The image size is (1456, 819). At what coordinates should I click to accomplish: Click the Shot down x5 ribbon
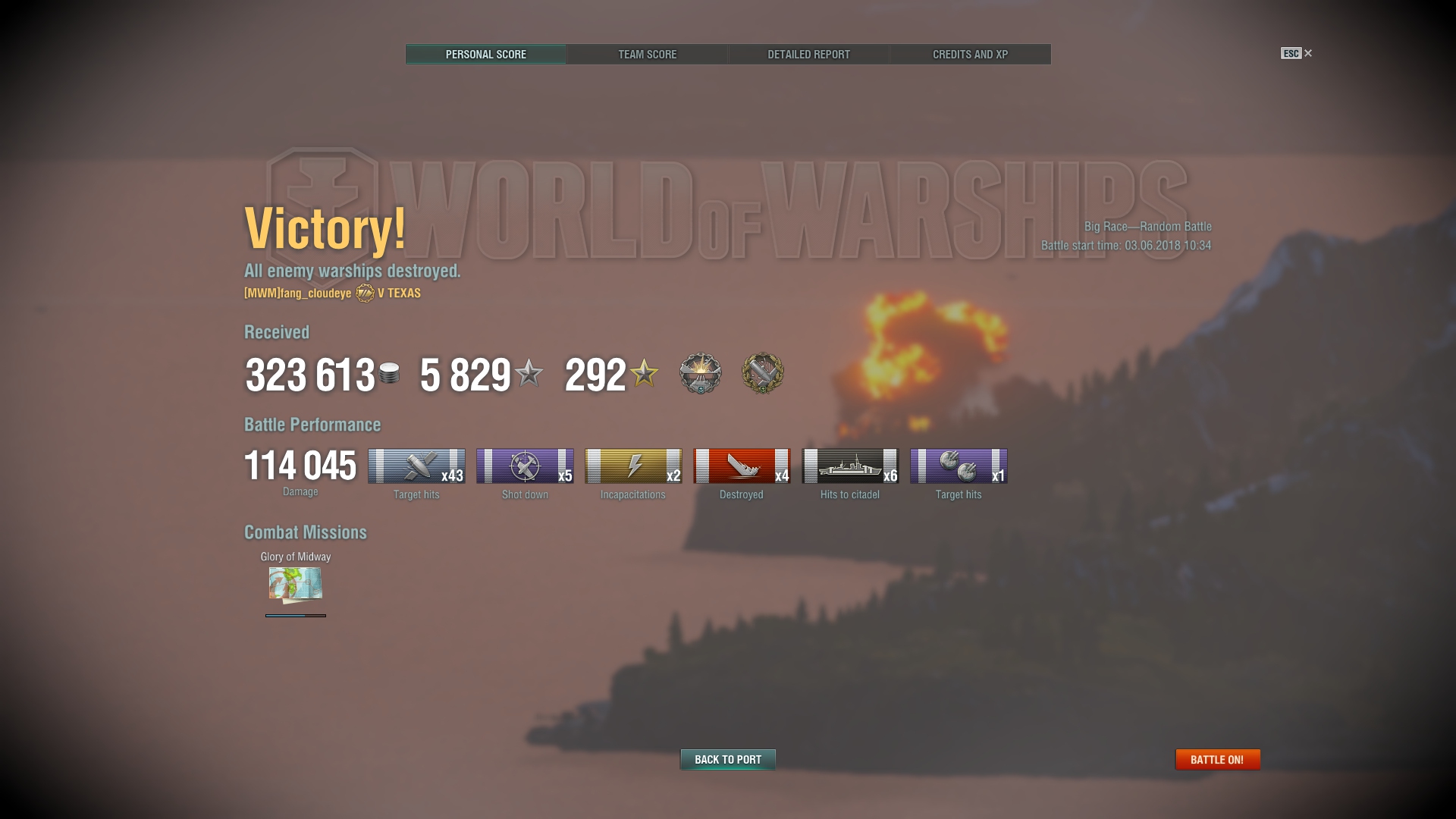pyautogui.click(x=525, y=466)
